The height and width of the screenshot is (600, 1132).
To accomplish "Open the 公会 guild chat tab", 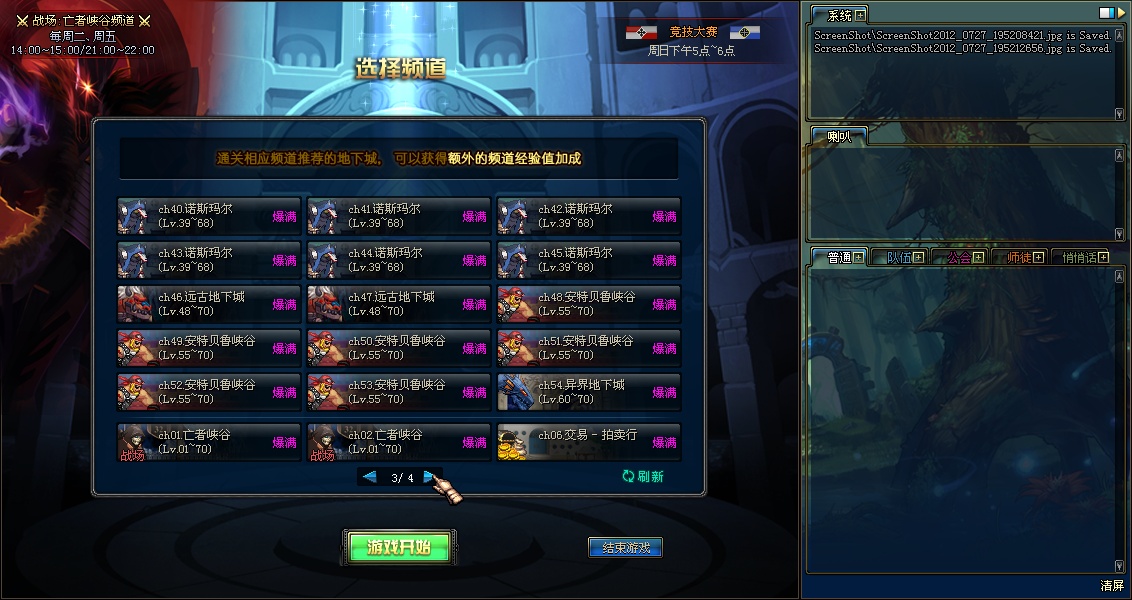I will (x=959, y=257).
